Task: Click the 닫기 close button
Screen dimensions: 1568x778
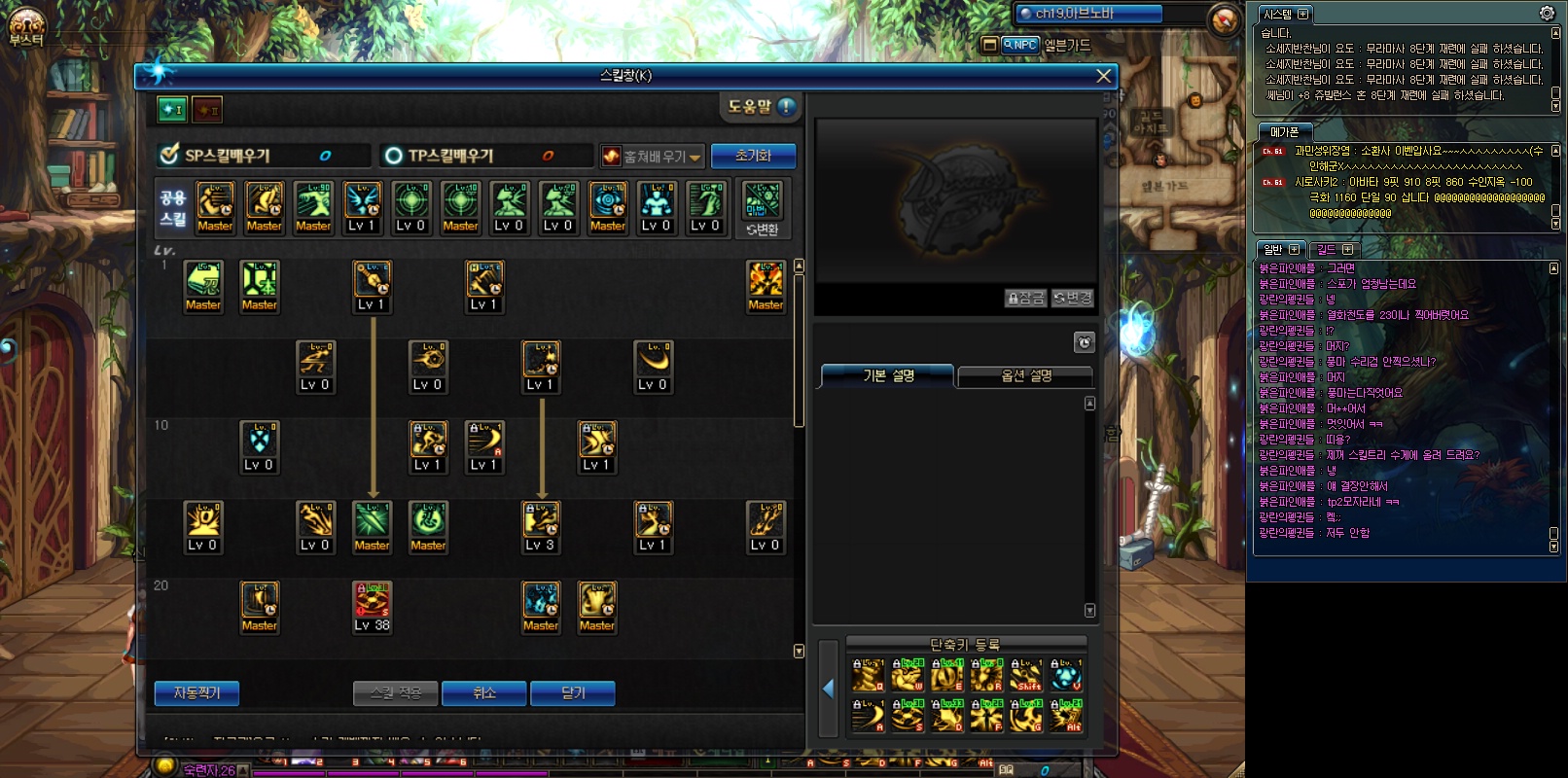Action: pos(573,692)
